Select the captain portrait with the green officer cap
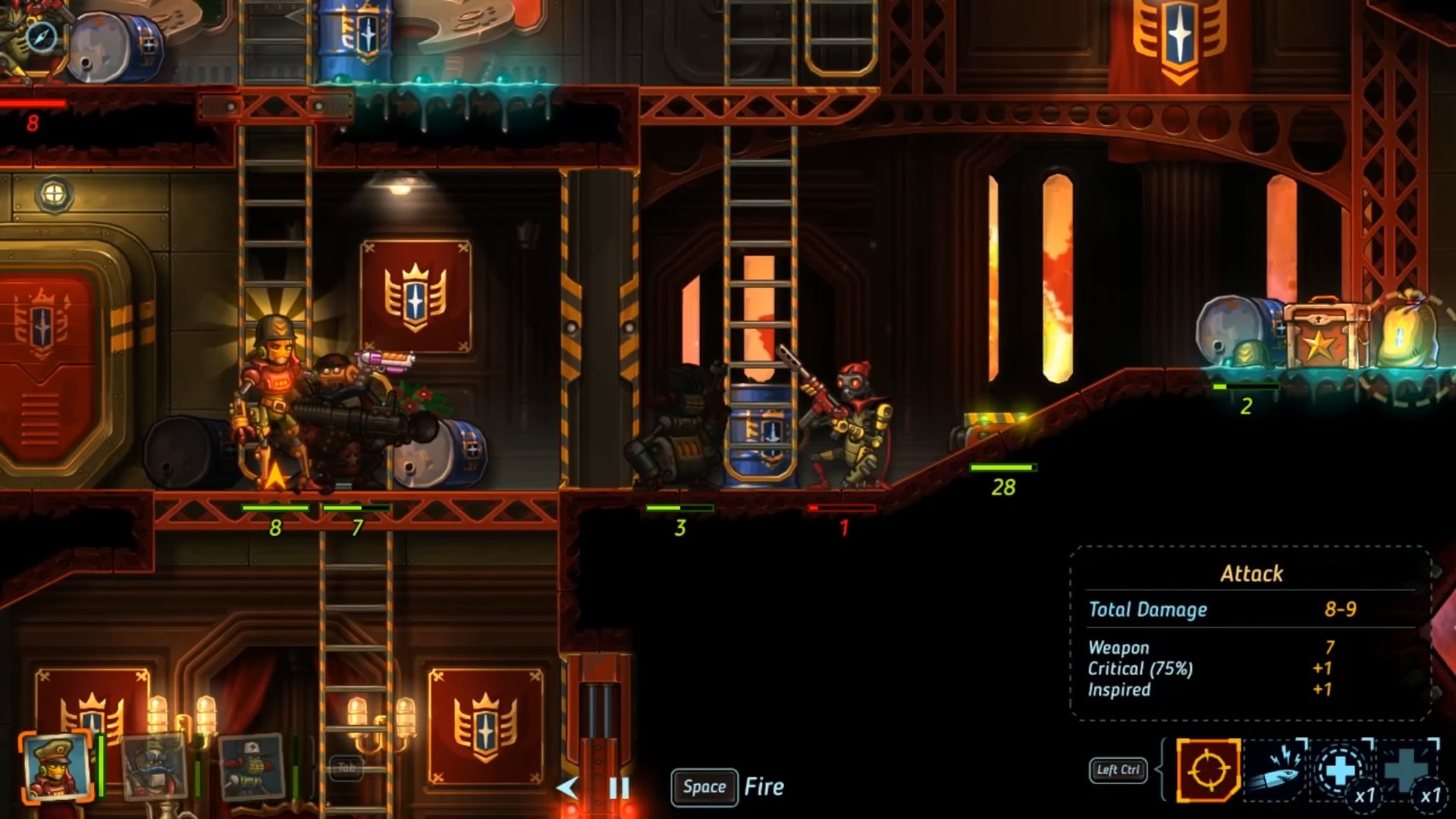This screenshot has width=1456, height=819. pos(56,766)
